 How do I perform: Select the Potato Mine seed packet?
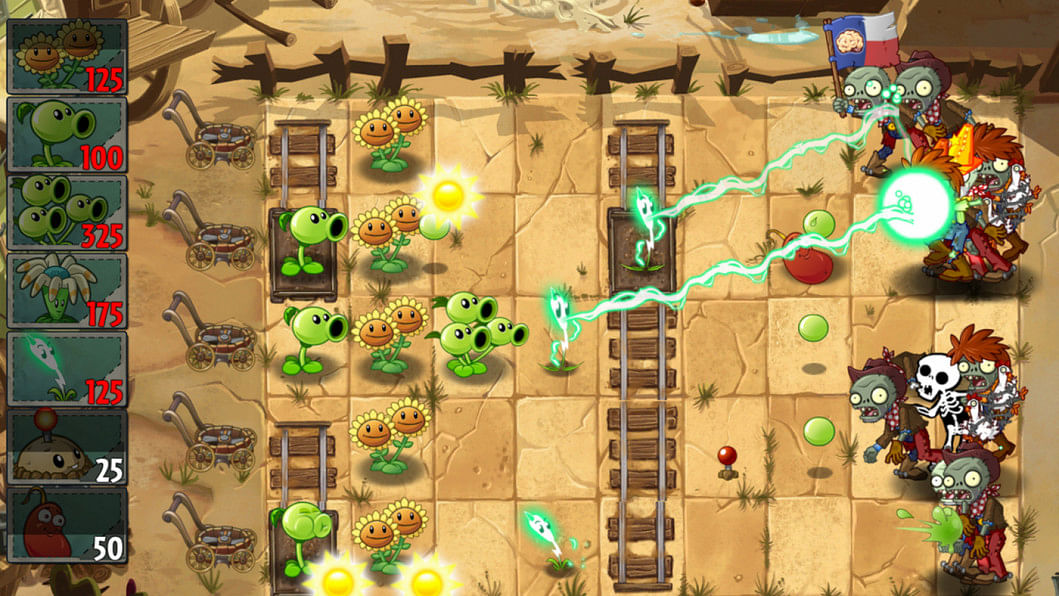click(x=67, y=446)
